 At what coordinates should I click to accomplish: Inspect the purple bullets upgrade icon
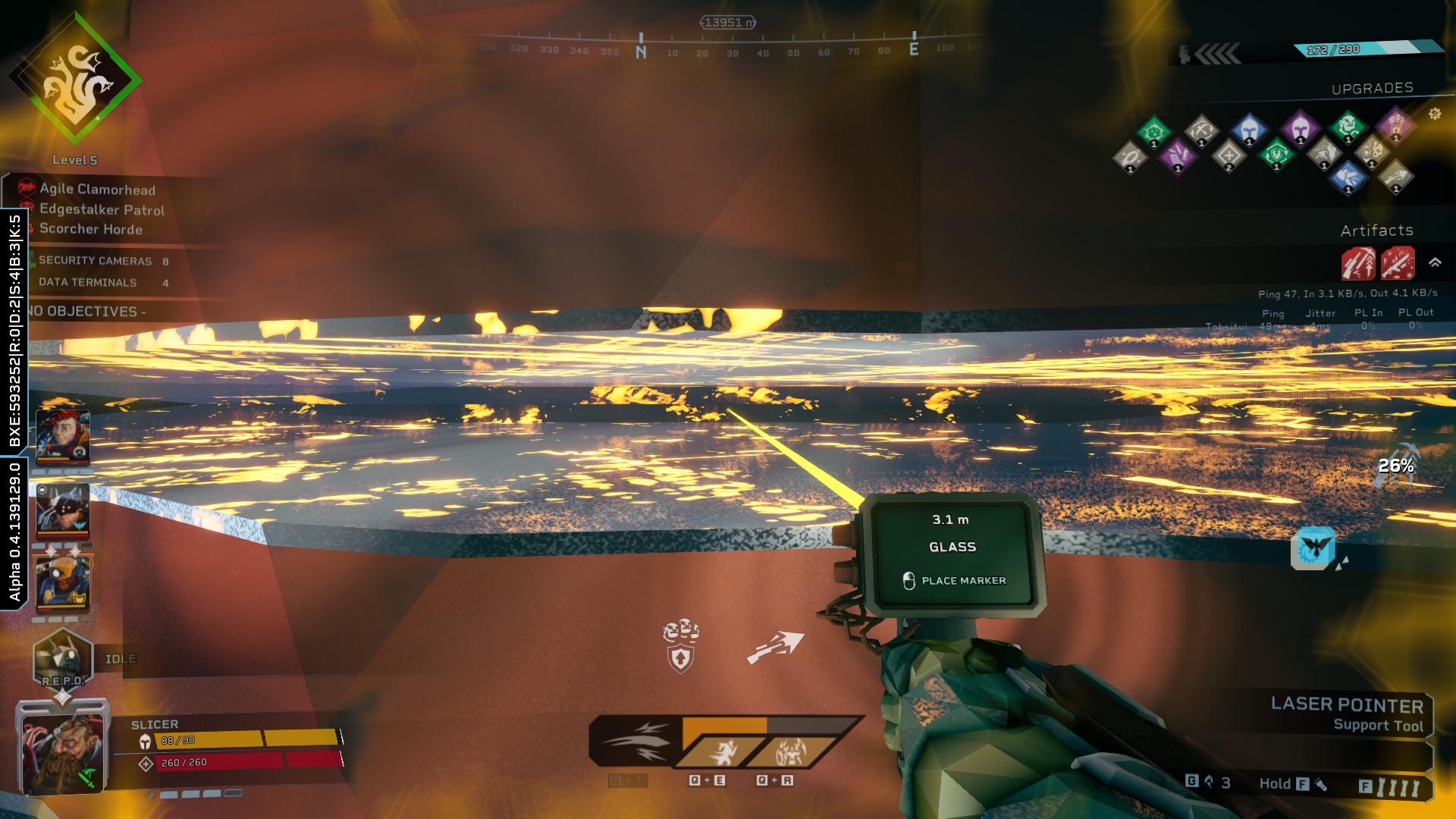click(1178, 156)
